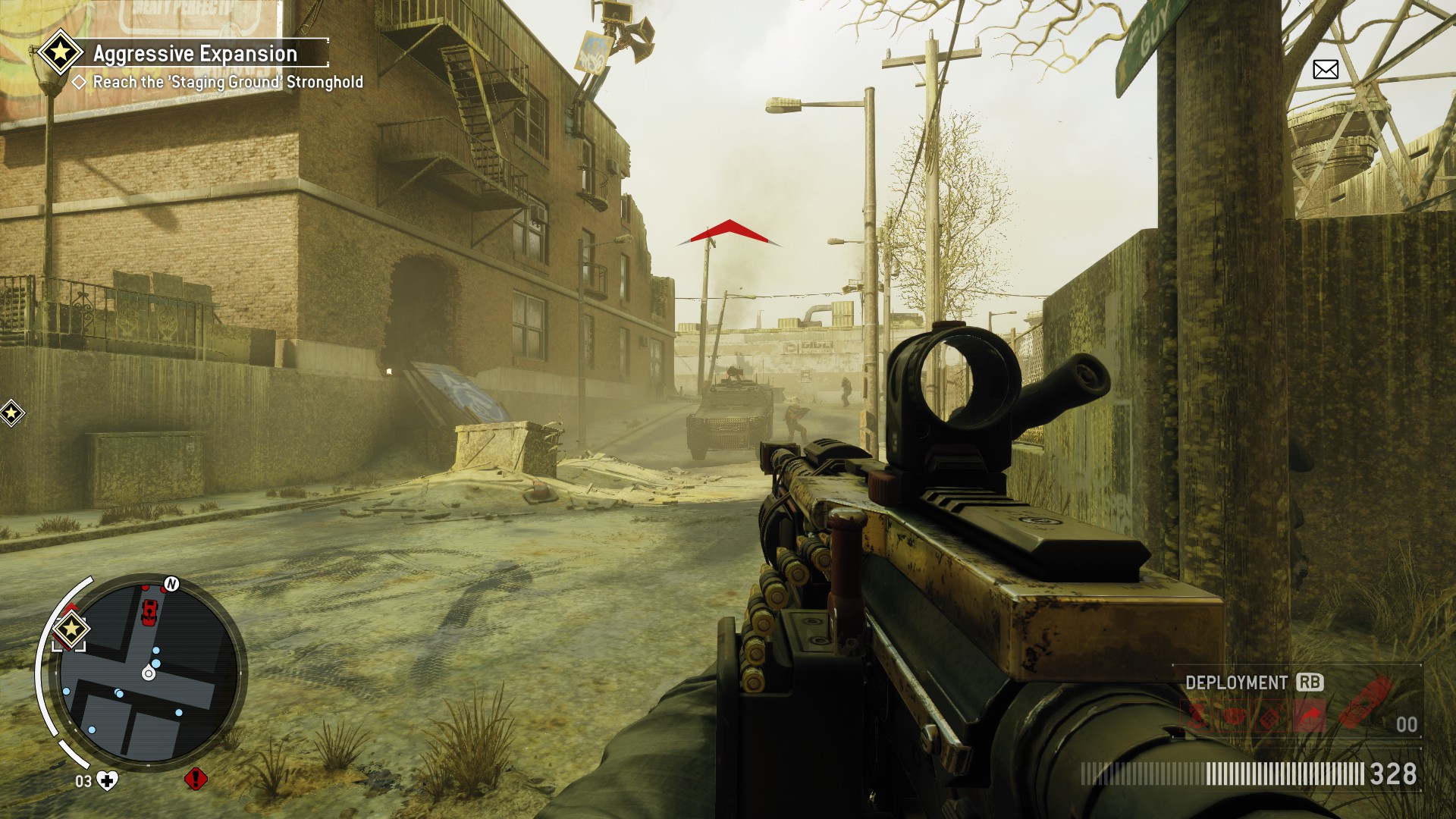Select the off-screen star waypoint on left edge
The height and width of the screenshot is (819, 1456).
(x=11, y=413)
